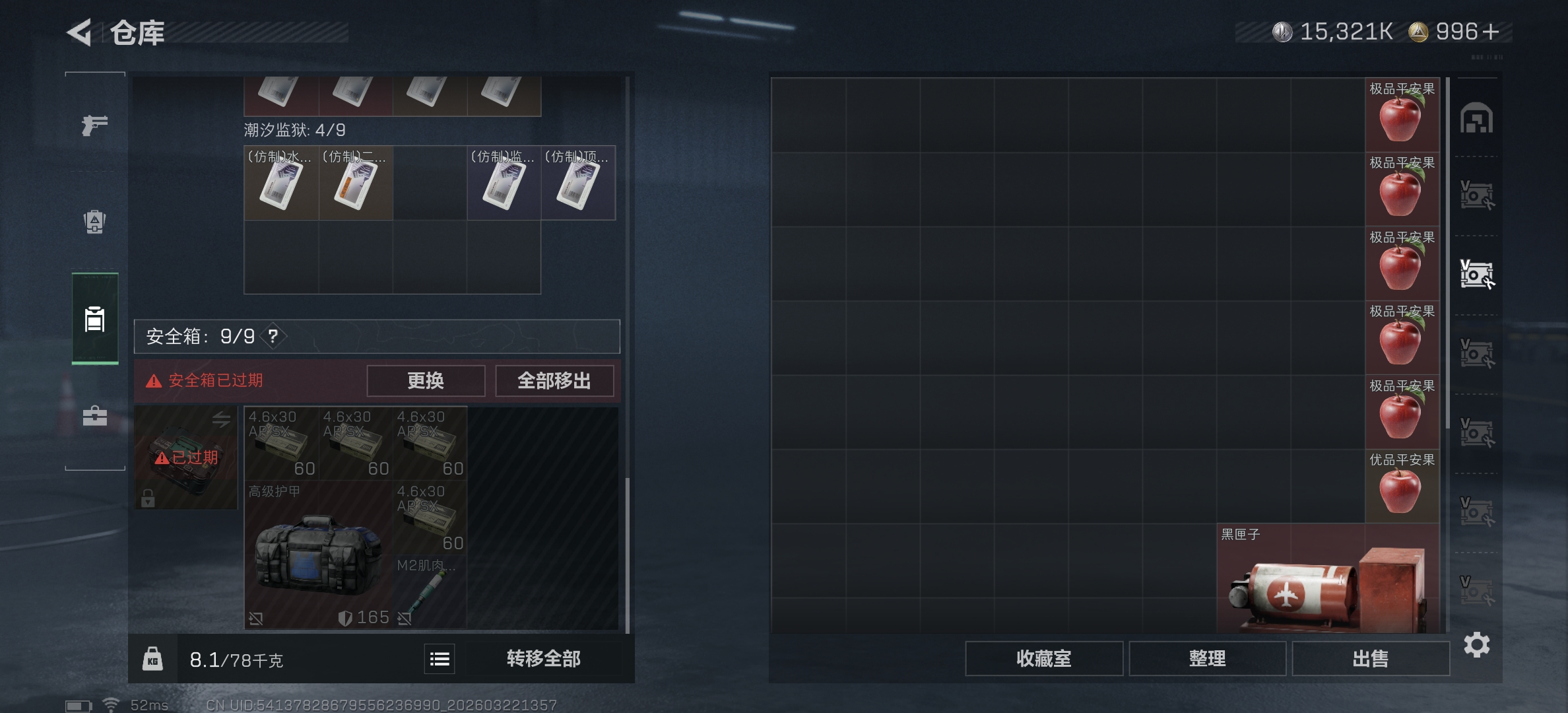Click the top 极品平安果 apple item
Image resolution: width=1568 pixels, height=713 pixels.
1404,114
